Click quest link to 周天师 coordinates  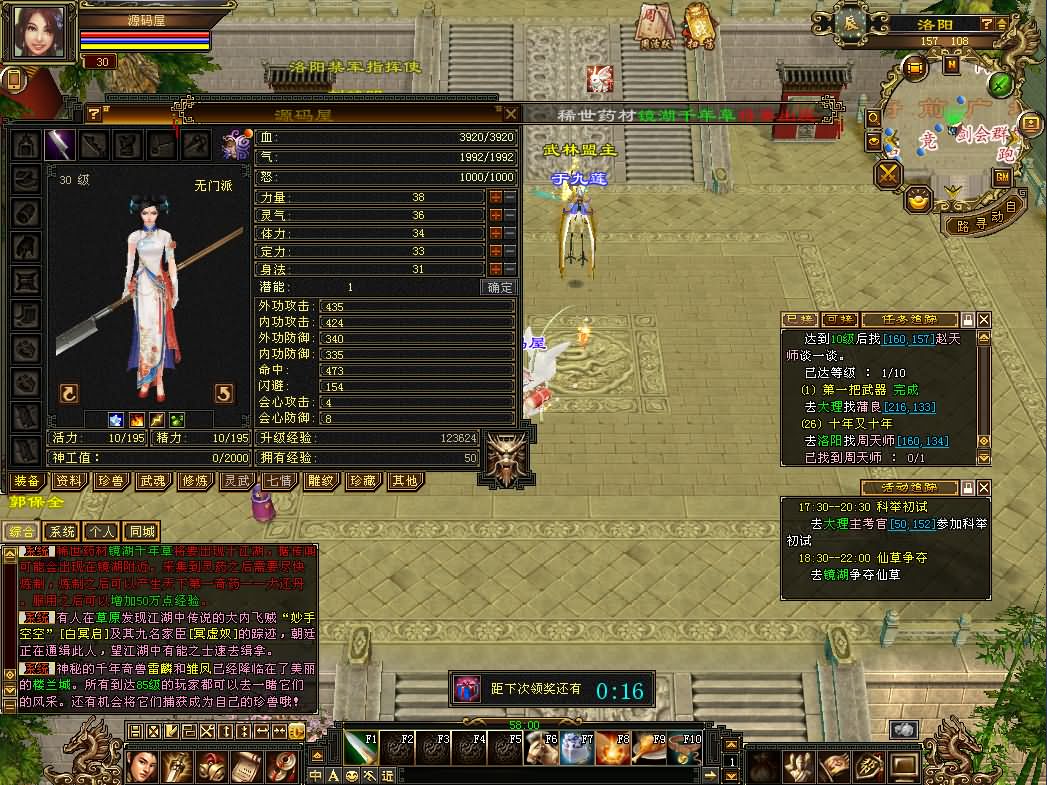pos(922,441)
